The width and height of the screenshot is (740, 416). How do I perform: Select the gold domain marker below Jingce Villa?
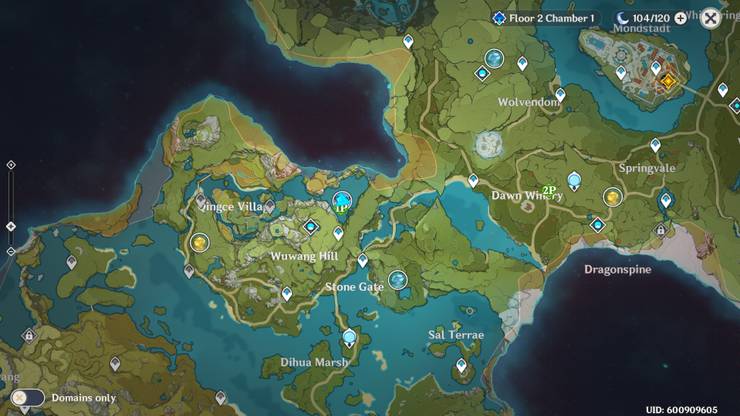[199, 242]
